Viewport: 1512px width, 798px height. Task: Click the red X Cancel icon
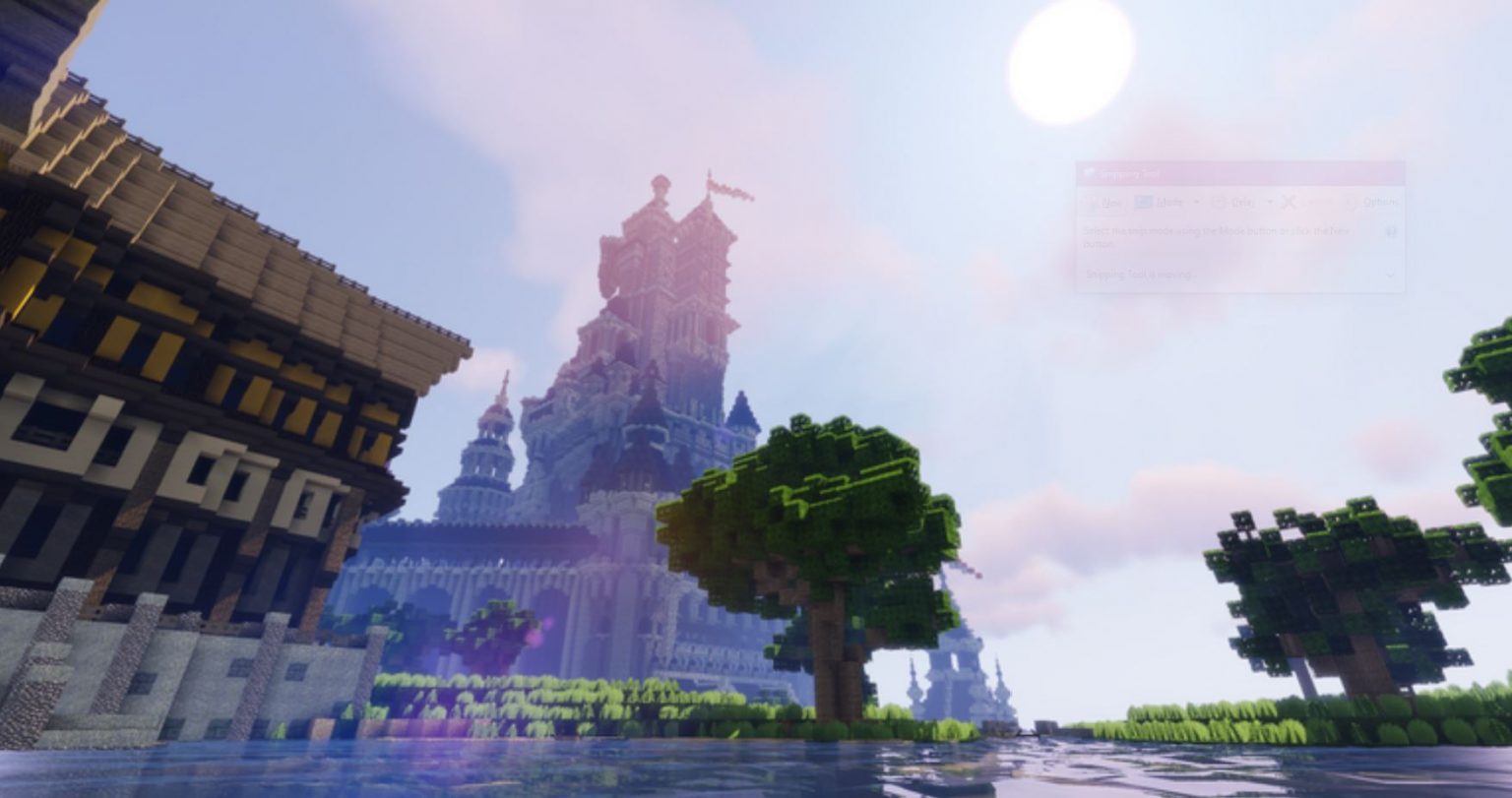click(1290, 202)
